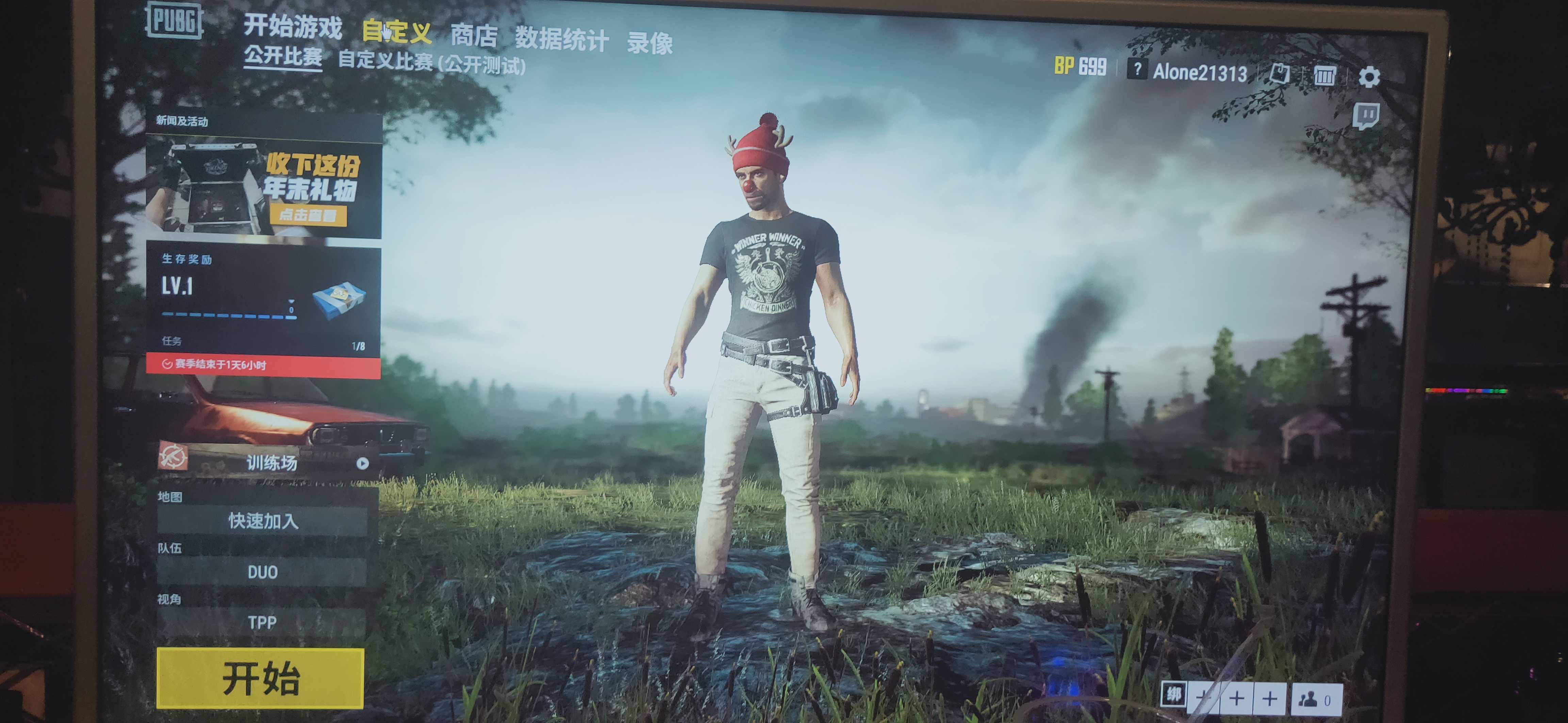Open the 地图 快速加入 map selector
Screen dimensions: 1568x723
(x=263, y=522)
